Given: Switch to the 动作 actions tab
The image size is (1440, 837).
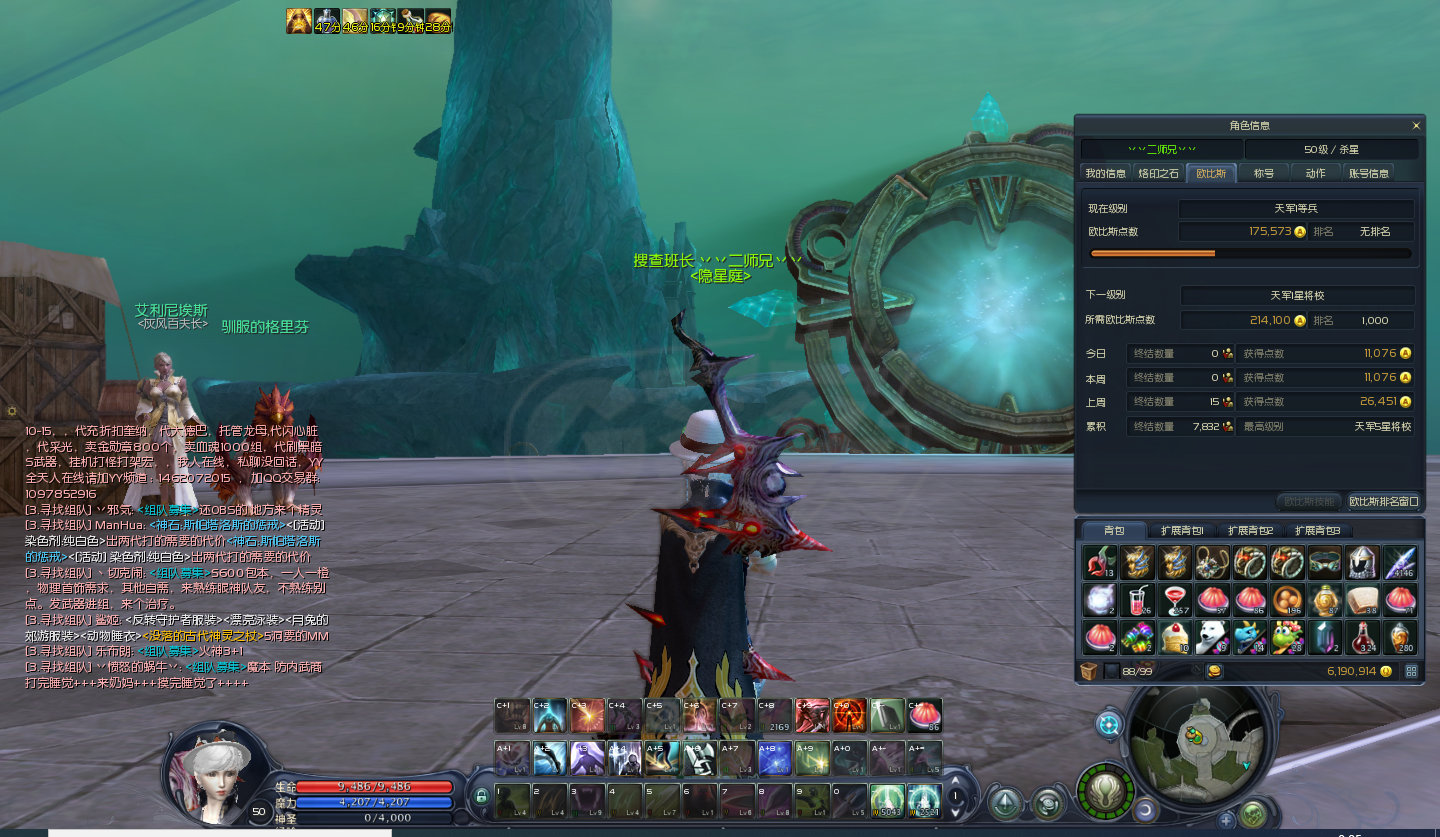Looking at the screenshot, I should [1316, 173].
